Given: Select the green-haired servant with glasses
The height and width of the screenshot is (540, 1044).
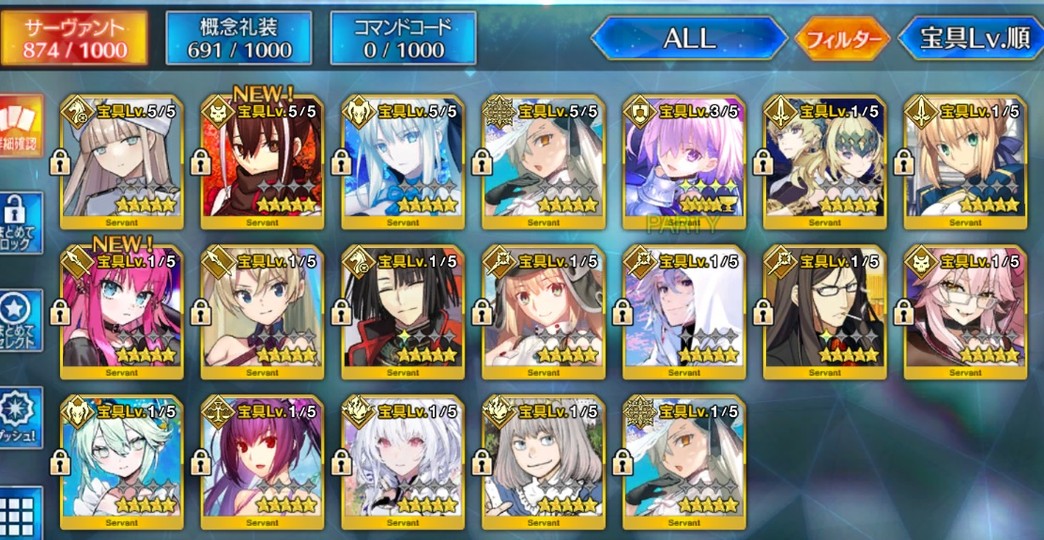Looking at the screenshot, I should pyautogui.click(x=122, y=460).
